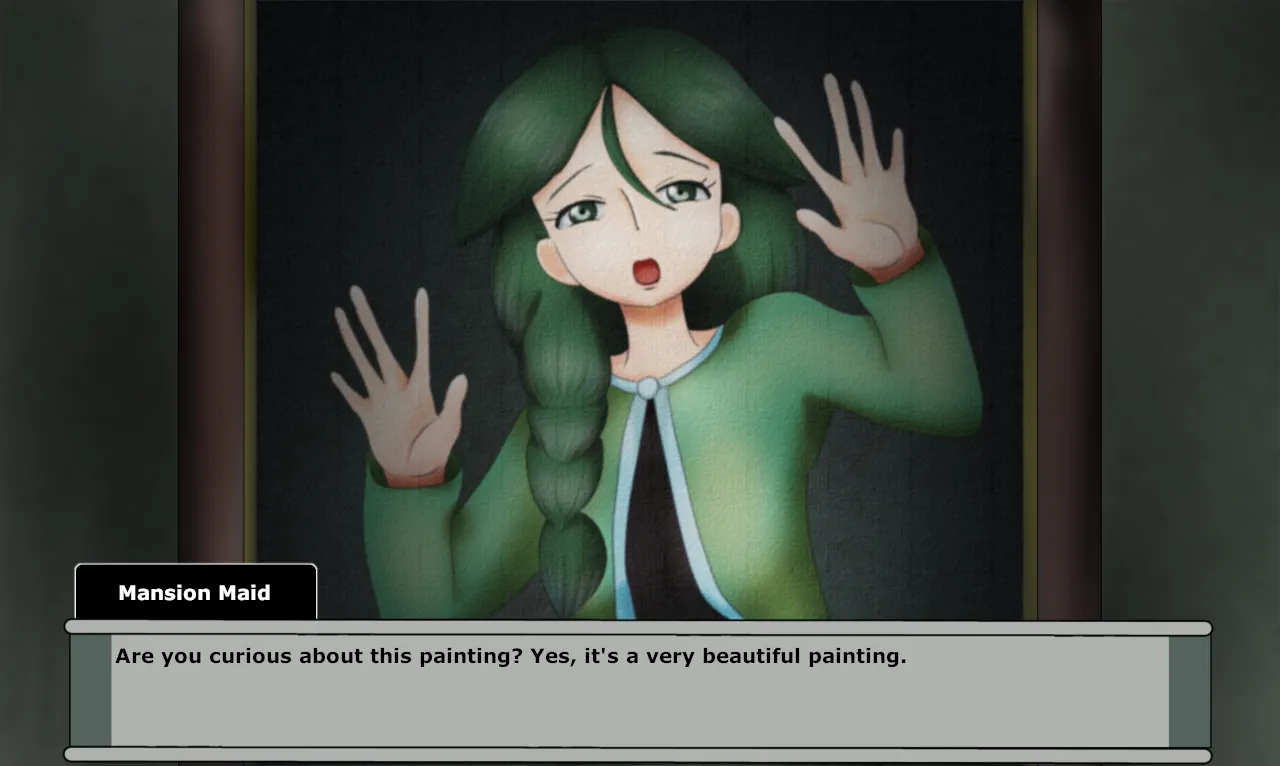Click the dialogue text box to continue
Image resolution: width=1280 pixels, height=766 pixels.
click(x=639, y=691)
